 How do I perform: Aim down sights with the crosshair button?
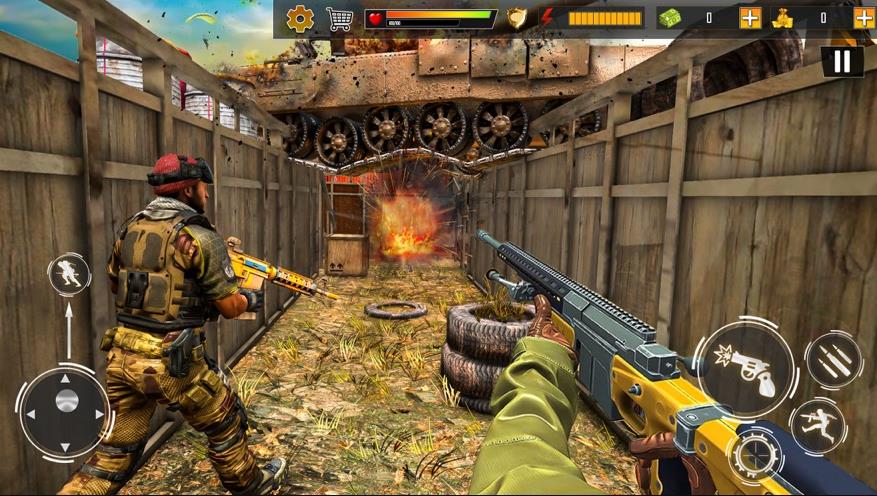click(755, 457)
